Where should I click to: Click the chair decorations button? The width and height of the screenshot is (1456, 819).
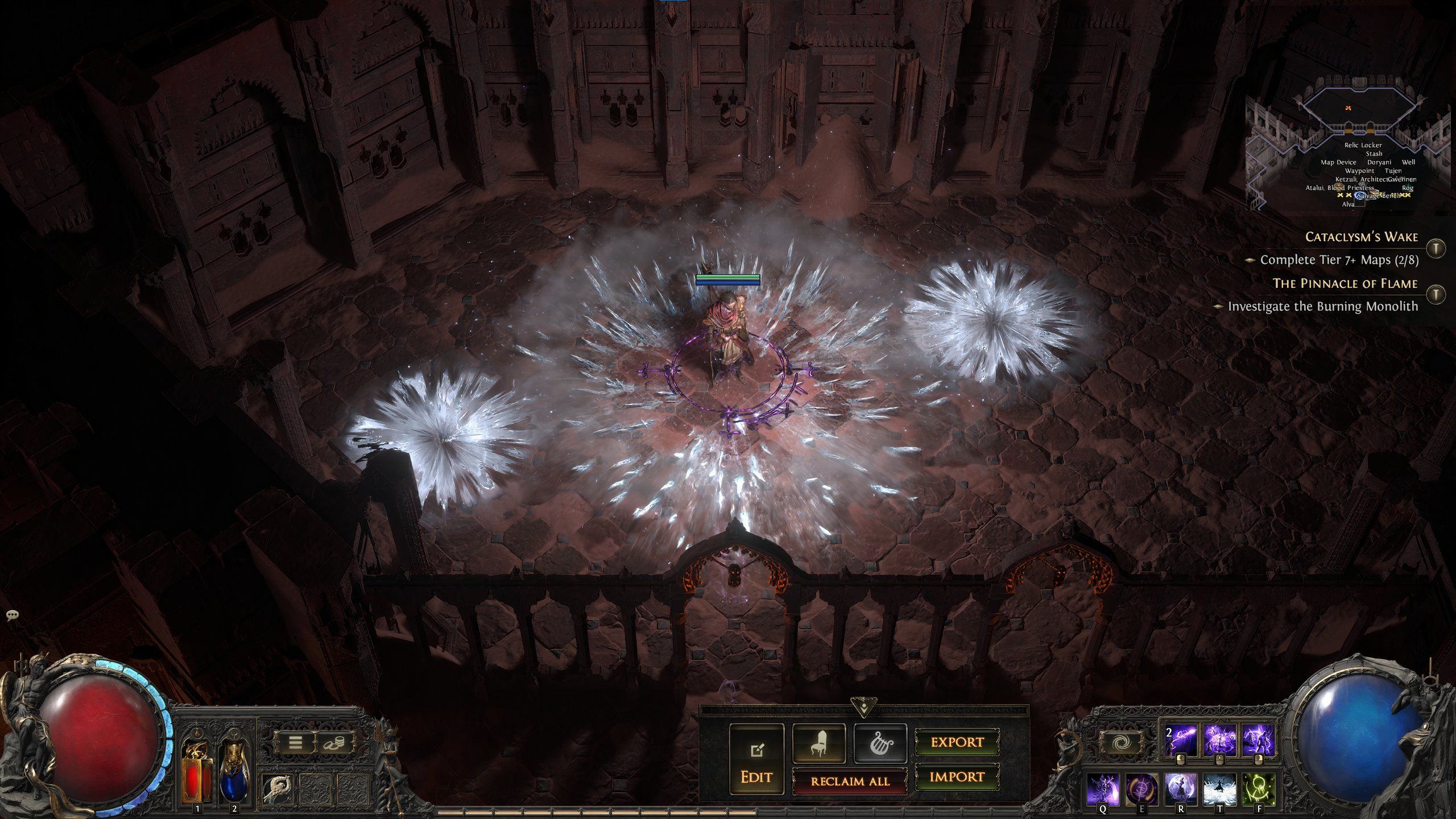pos(818,743)
